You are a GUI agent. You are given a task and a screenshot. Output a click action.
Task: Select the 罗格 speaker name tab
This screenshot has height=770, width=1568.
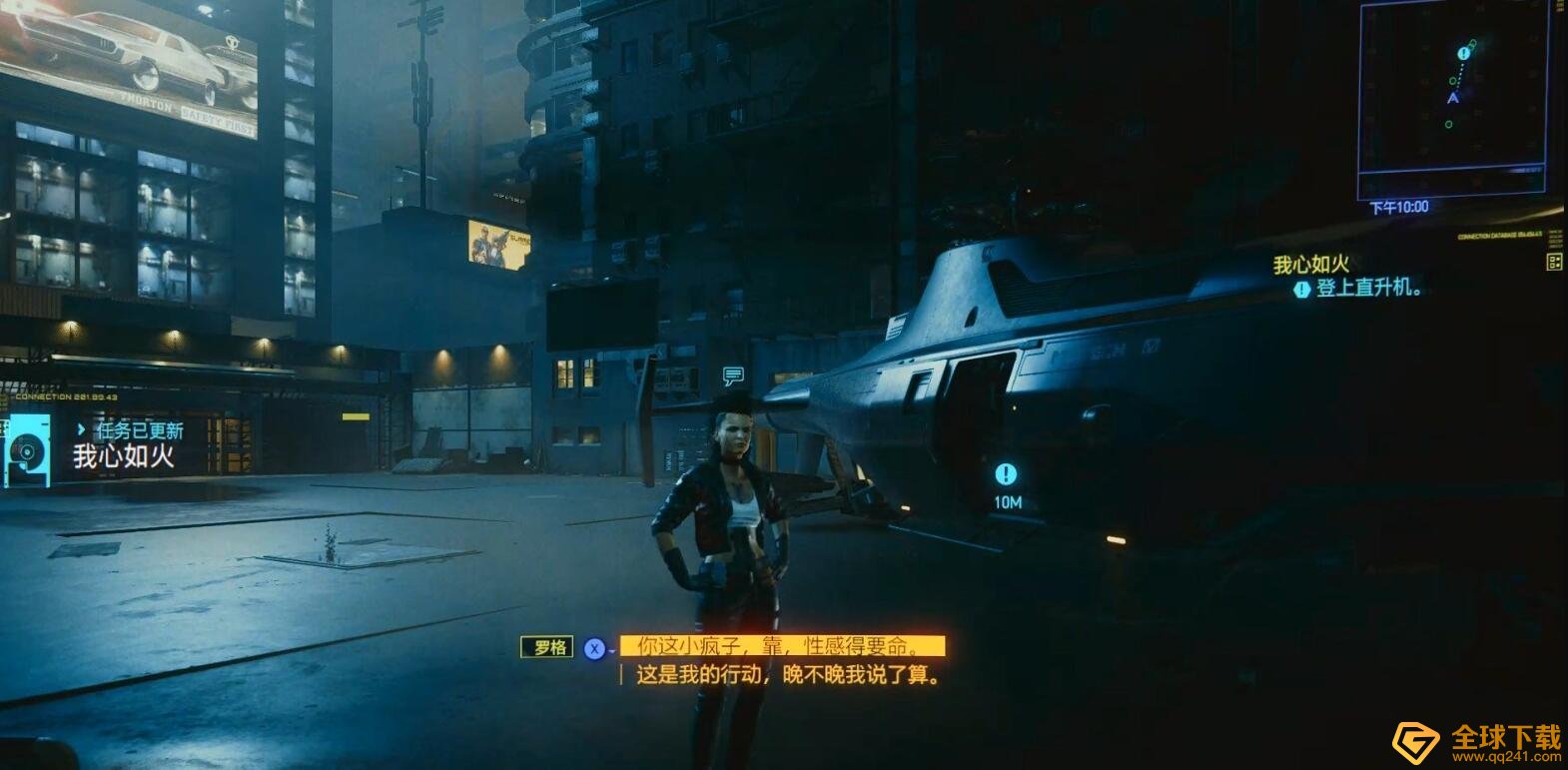coord(547,647)
